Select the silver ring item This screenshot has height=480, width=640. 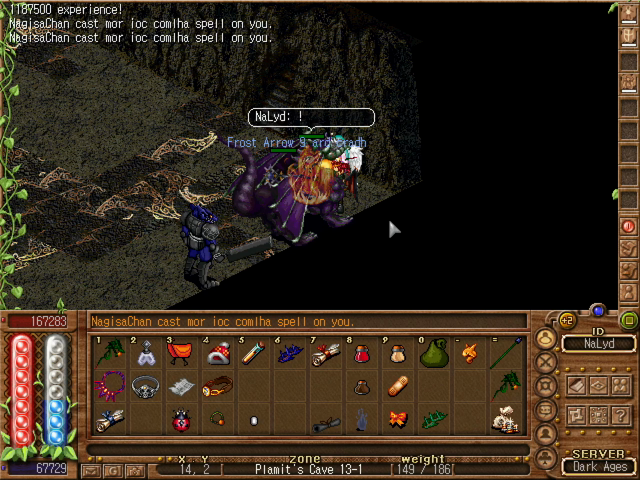145,387
